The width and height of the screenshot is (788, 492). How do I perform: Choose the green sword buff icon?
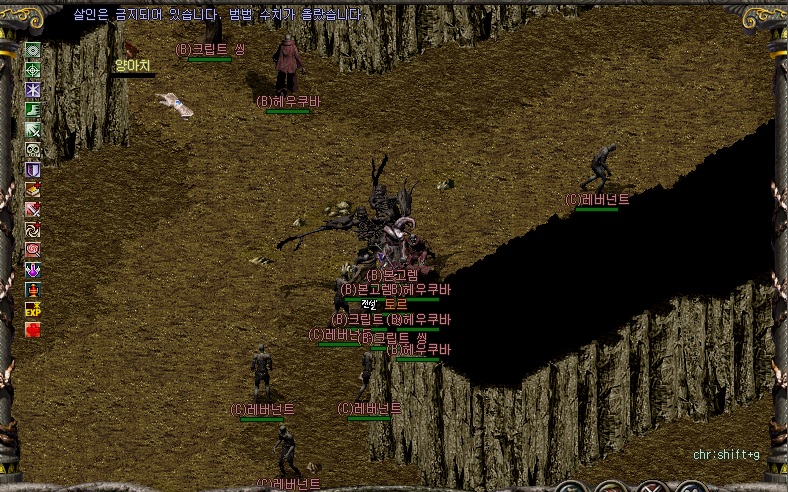[33, 130]
